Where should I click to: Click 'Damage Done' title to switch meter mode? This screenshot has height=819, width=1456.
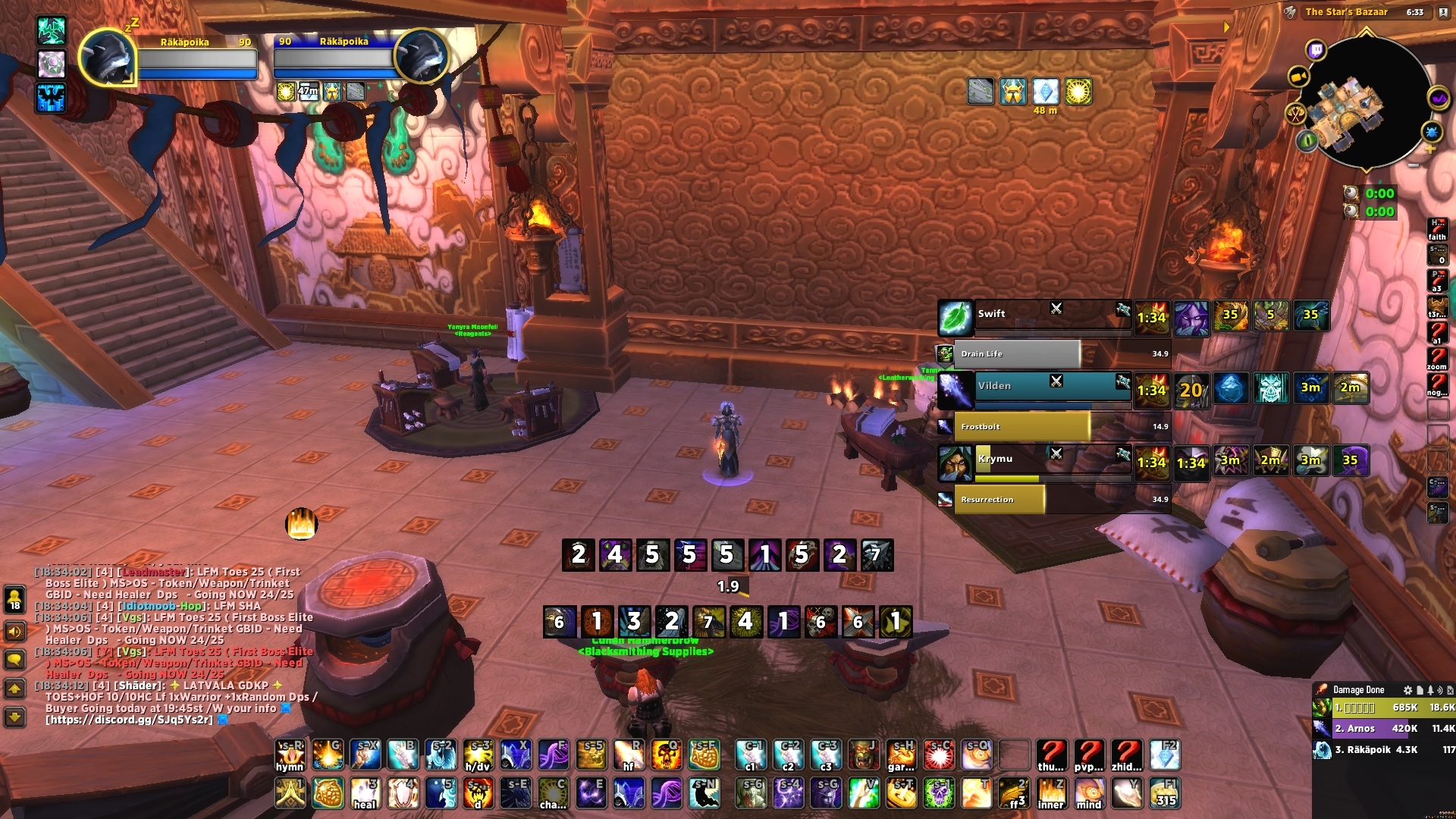click(1358, 689)
